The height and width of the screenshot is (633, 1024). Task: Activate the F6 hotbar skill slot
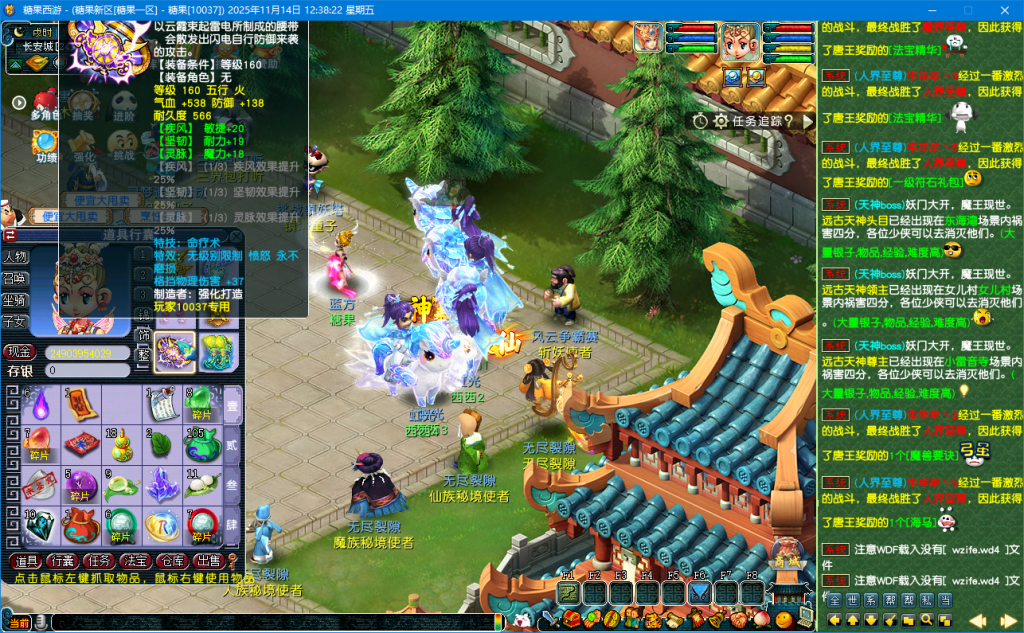(699, 593)
